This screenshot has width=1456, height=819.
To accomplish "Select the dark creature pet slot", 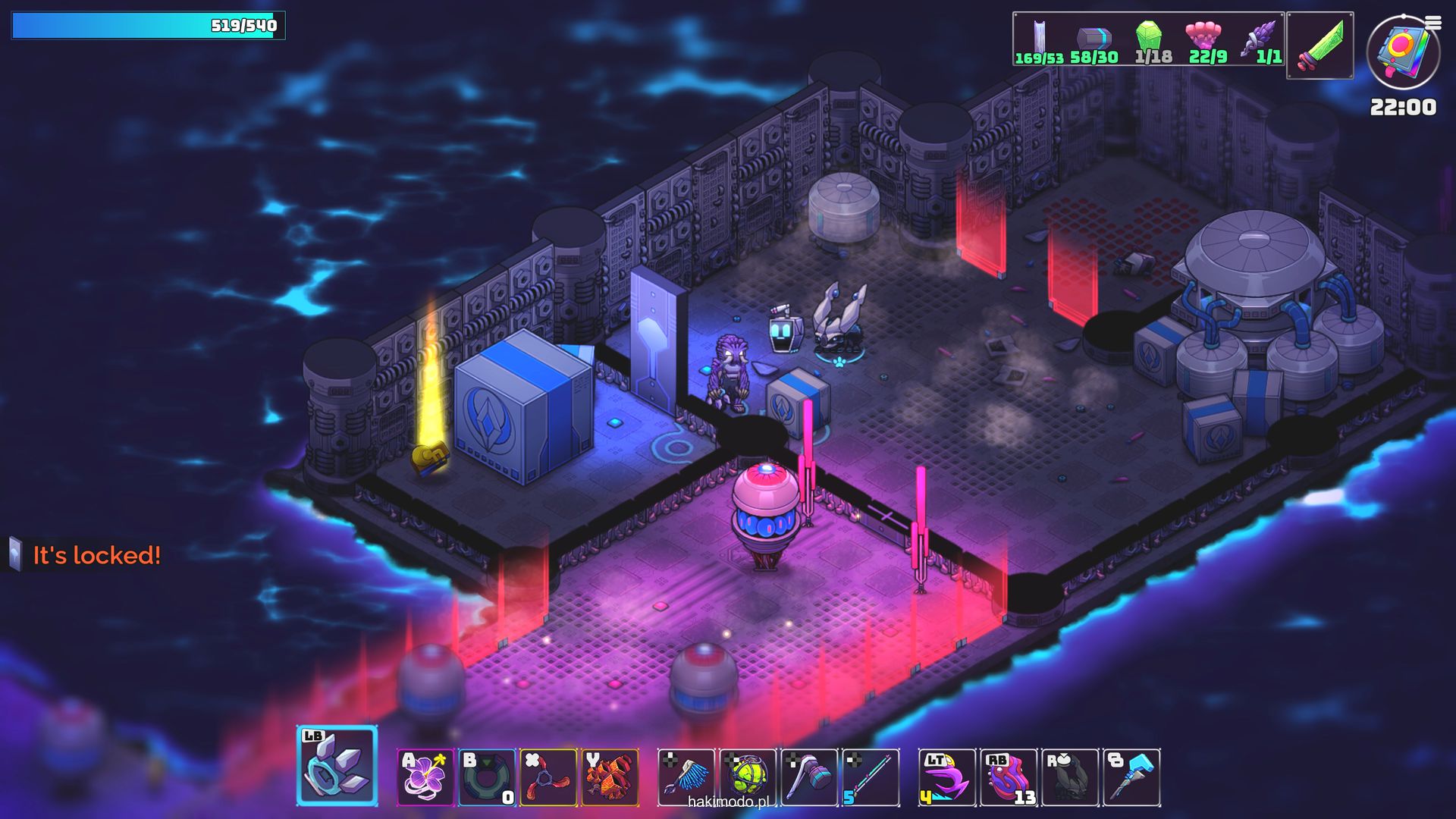I will click(x=1070, y=777).
